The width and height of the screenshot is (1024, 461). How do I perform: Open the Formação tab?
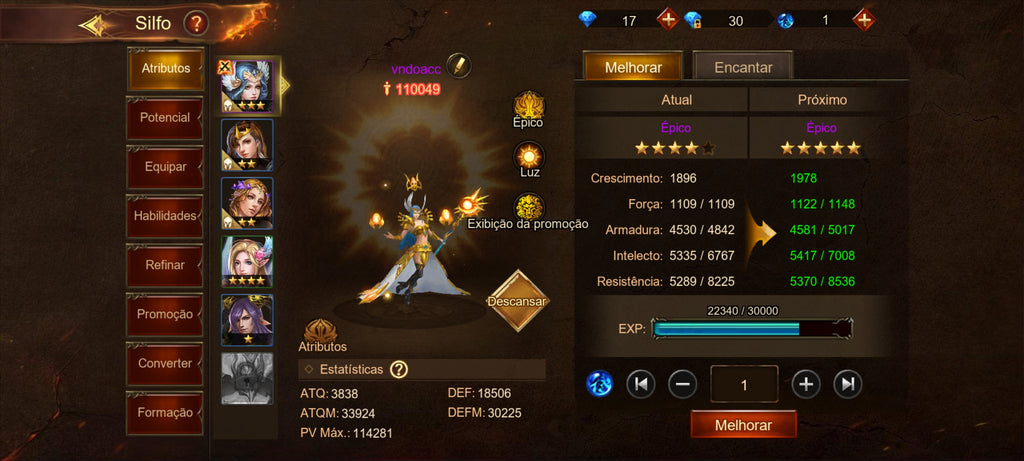165,412
